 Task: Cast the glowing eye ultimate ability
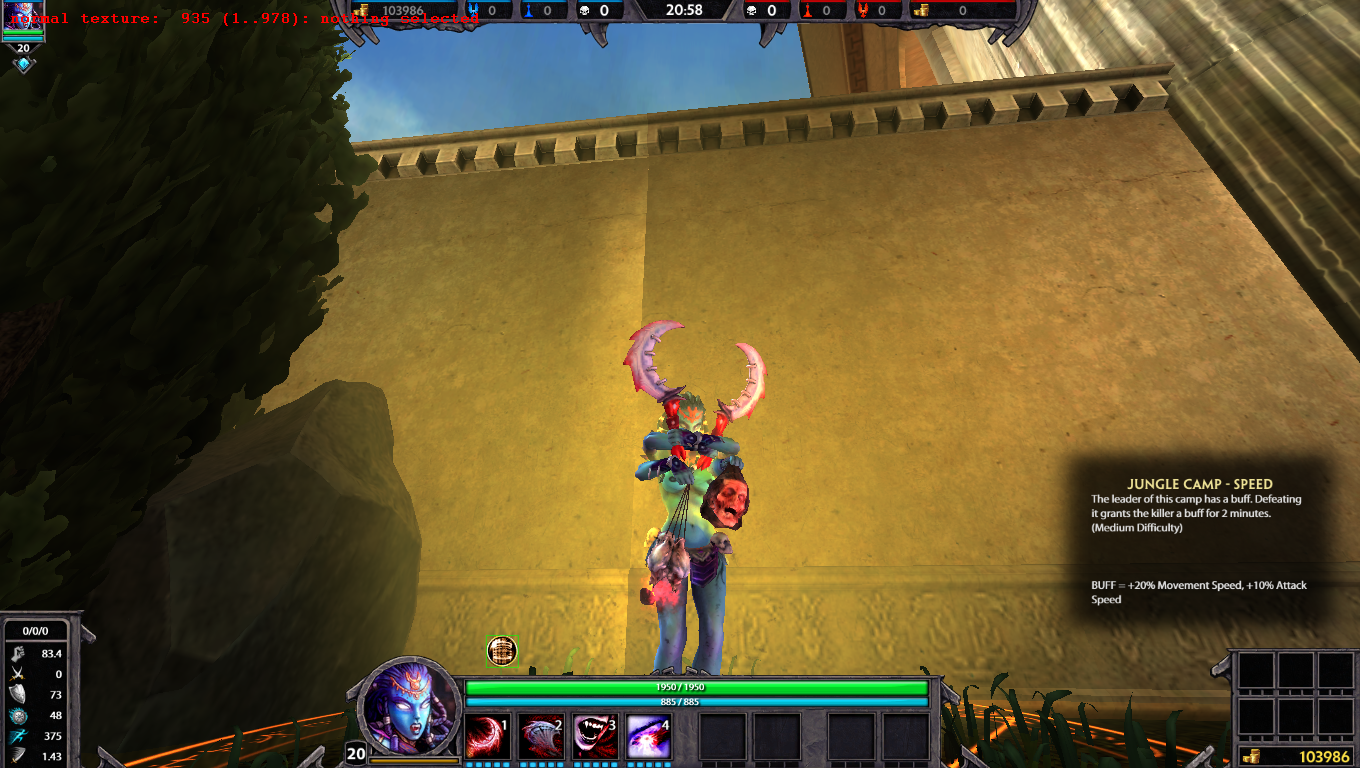[648, 737]
